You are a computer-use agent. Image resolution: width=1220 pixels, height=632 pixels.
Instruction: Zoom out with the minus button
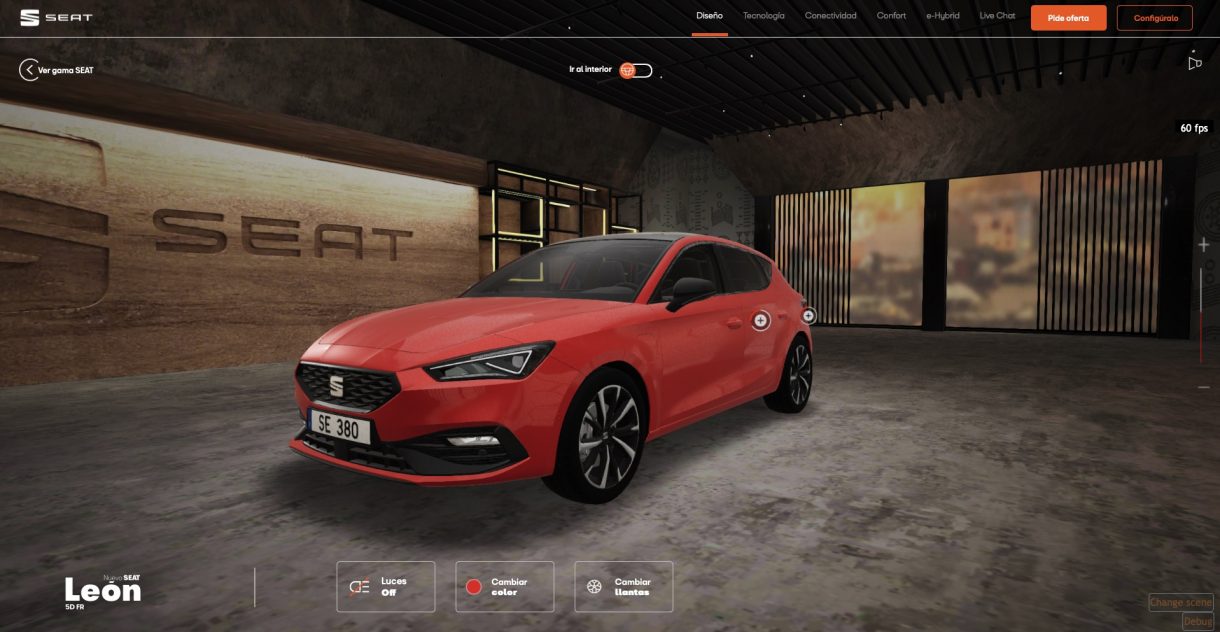click(x=1203, y=387)
